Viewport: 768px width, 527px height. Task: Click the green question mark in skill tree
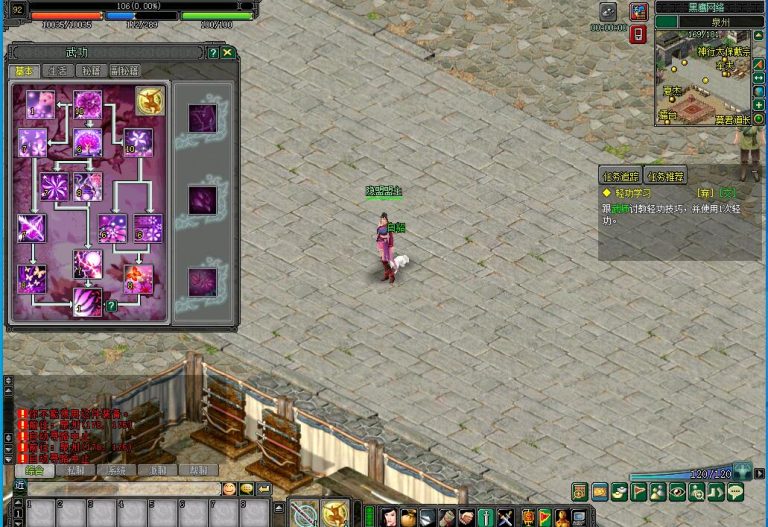112,306
